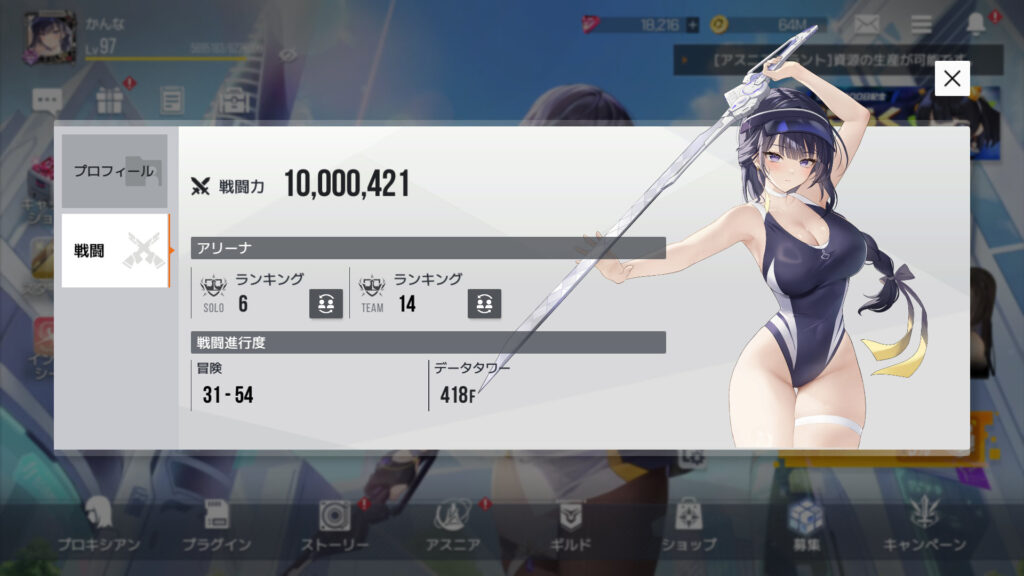The width and height of the screenshot is (1024, 576).
Task: Enter the ギルド screen
Action: point(572,526)
